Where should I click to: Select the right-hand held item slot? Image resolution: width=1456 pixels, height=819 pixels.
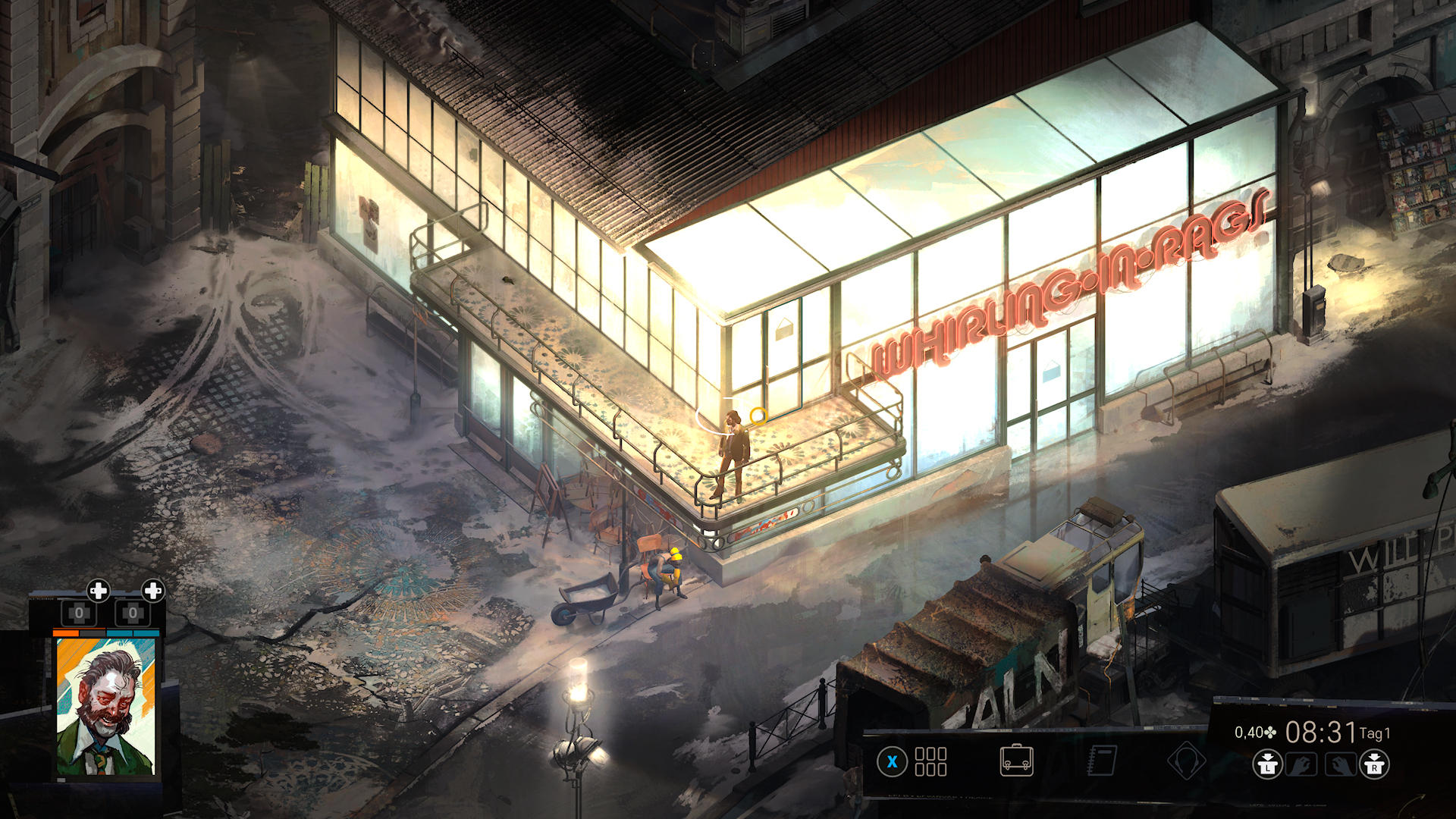[x=1340, y=764]
